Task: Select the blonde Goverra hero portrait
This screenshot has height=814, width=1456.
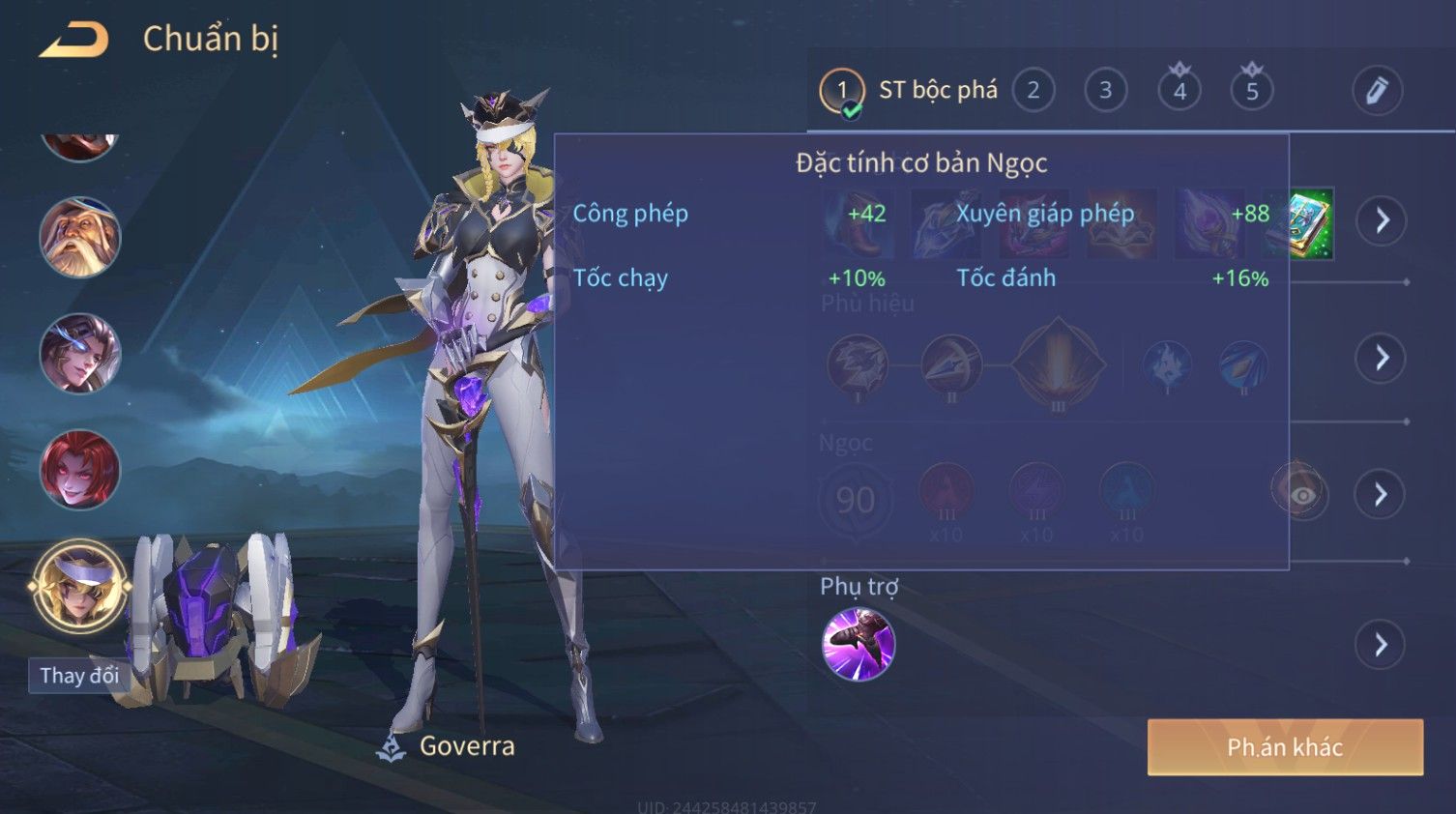Action: 80,586
